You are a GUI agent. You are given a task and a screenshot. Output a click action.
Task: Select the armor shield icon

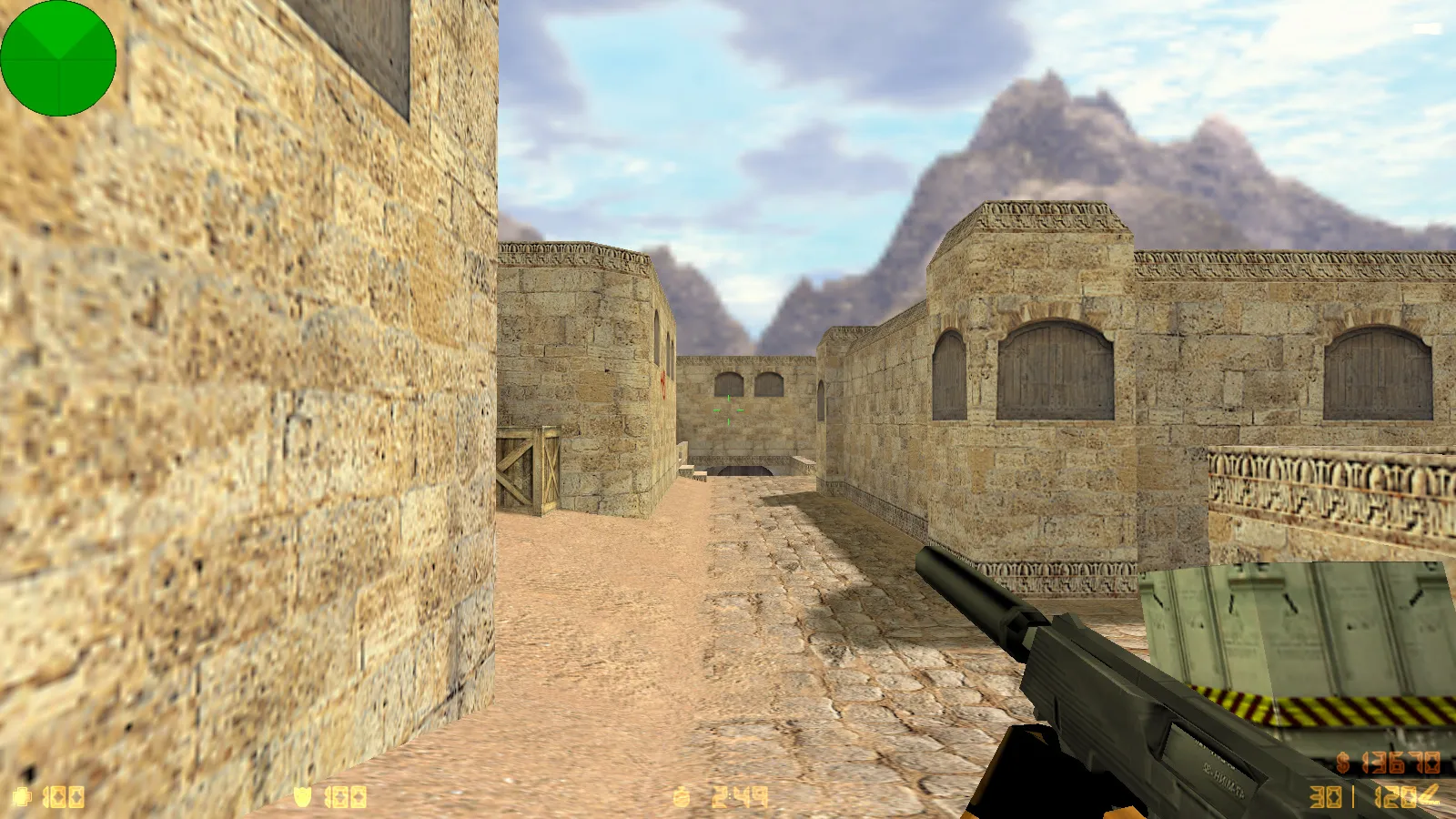(303, 795)
